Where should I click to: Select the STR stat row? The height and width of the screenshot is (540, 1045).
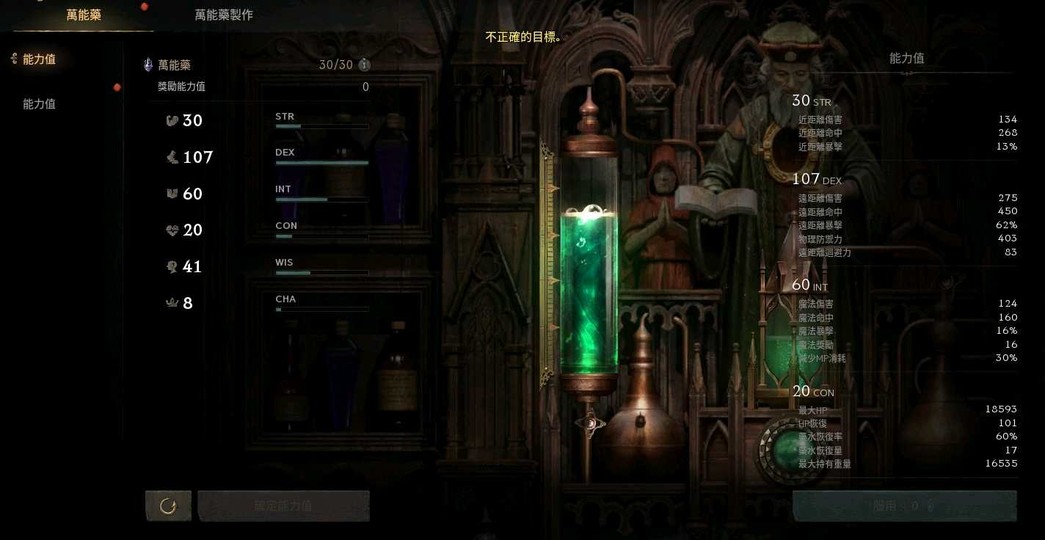tap(270, 121)
